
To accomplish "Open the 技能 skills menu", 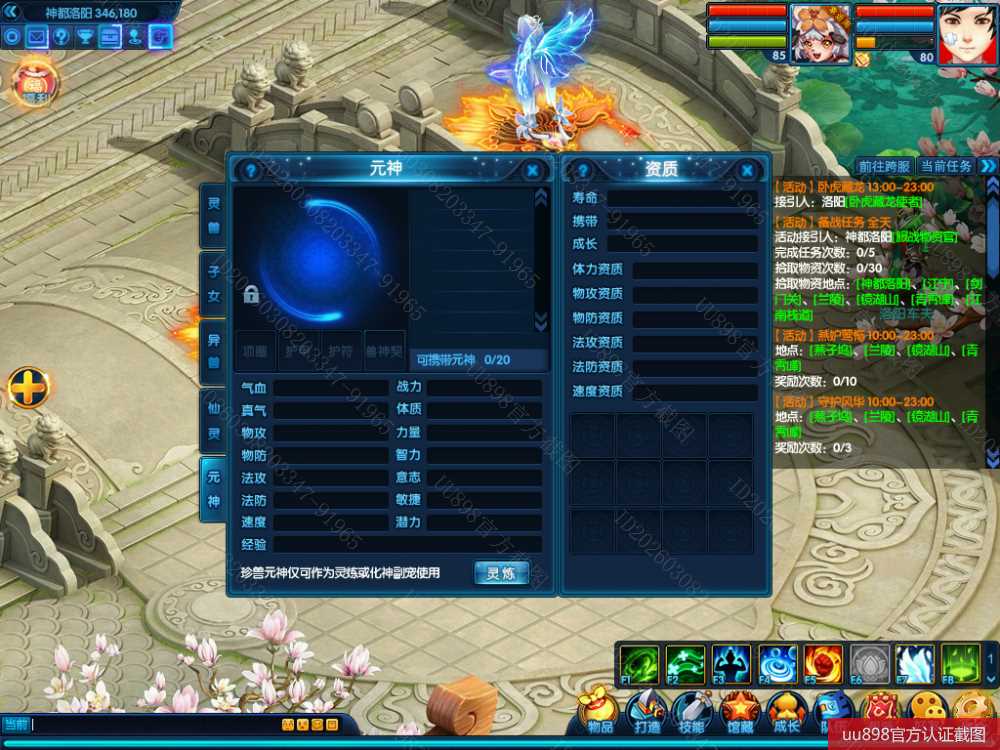I will 693,712.
